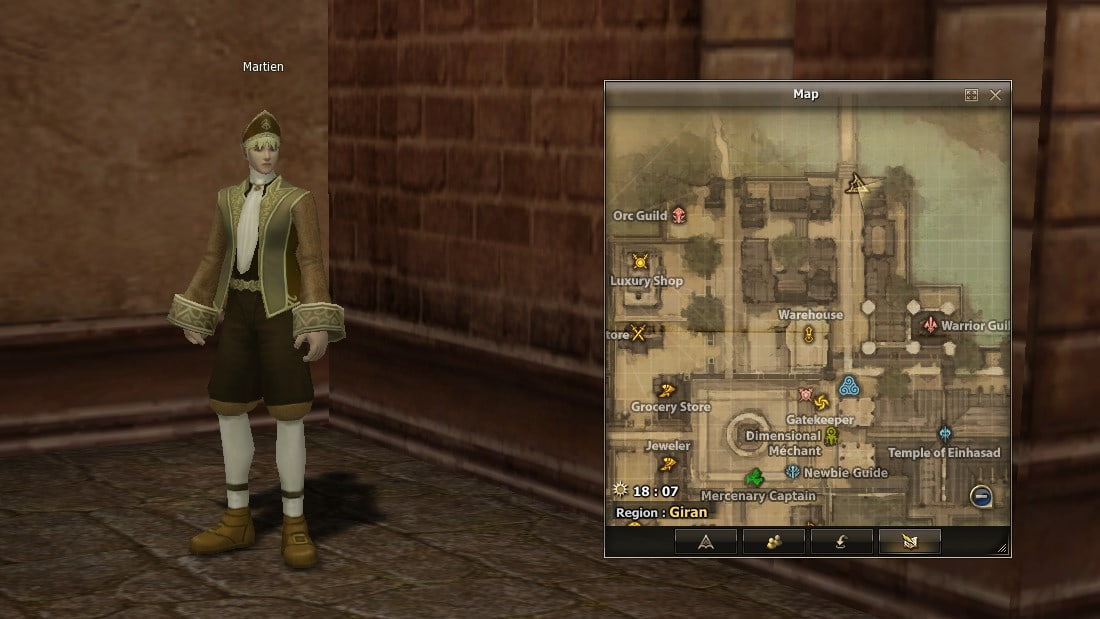
Task: Select the Warrior Guild map marker
Action: (x=931, y=326)
